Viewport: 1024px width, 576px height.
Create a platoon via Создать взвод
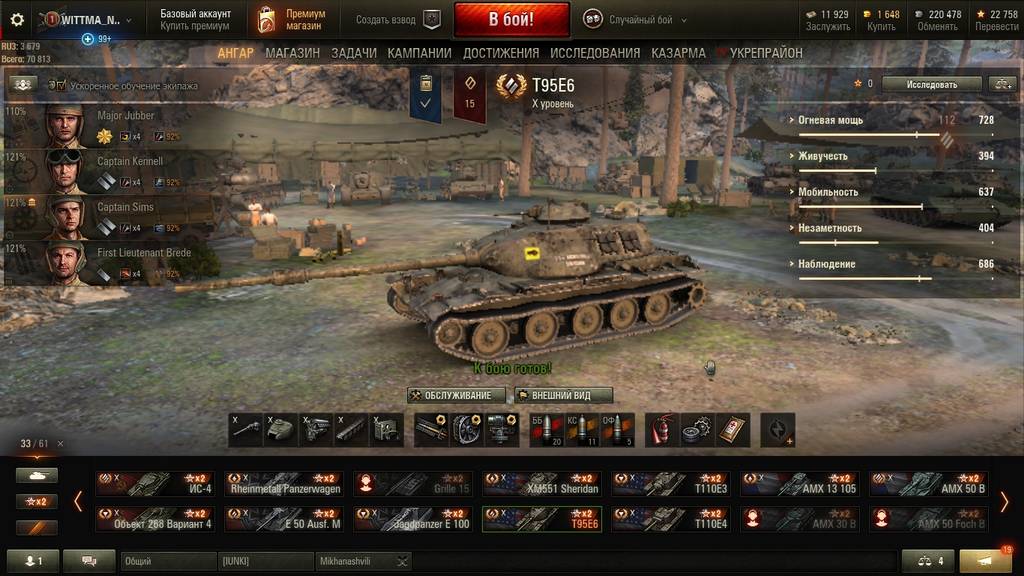coord(397,19)
